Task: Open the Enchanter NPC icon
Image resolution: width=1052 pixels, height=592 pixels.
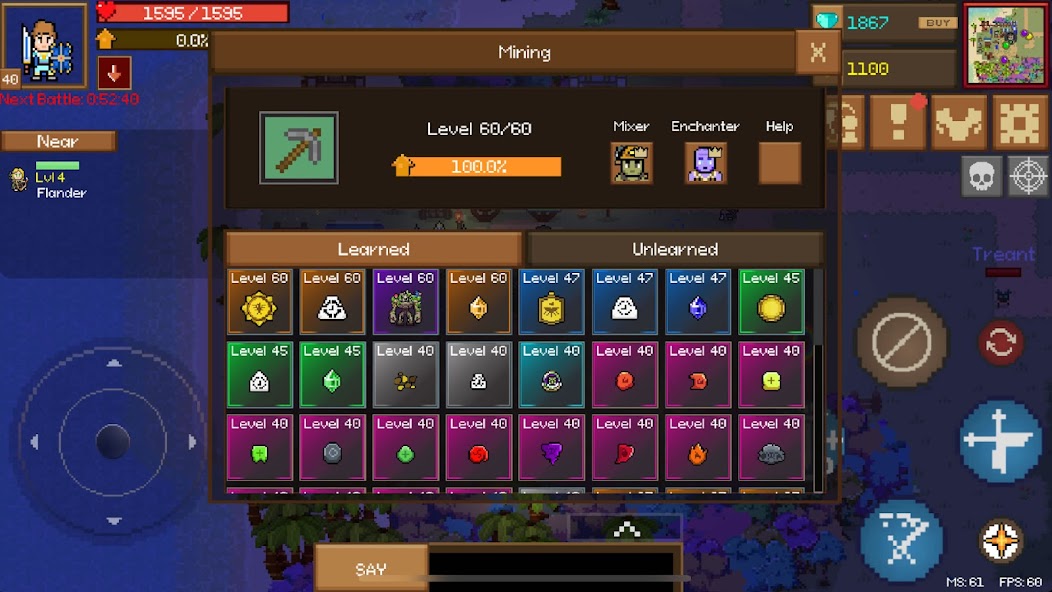Action: coord(705,163)
